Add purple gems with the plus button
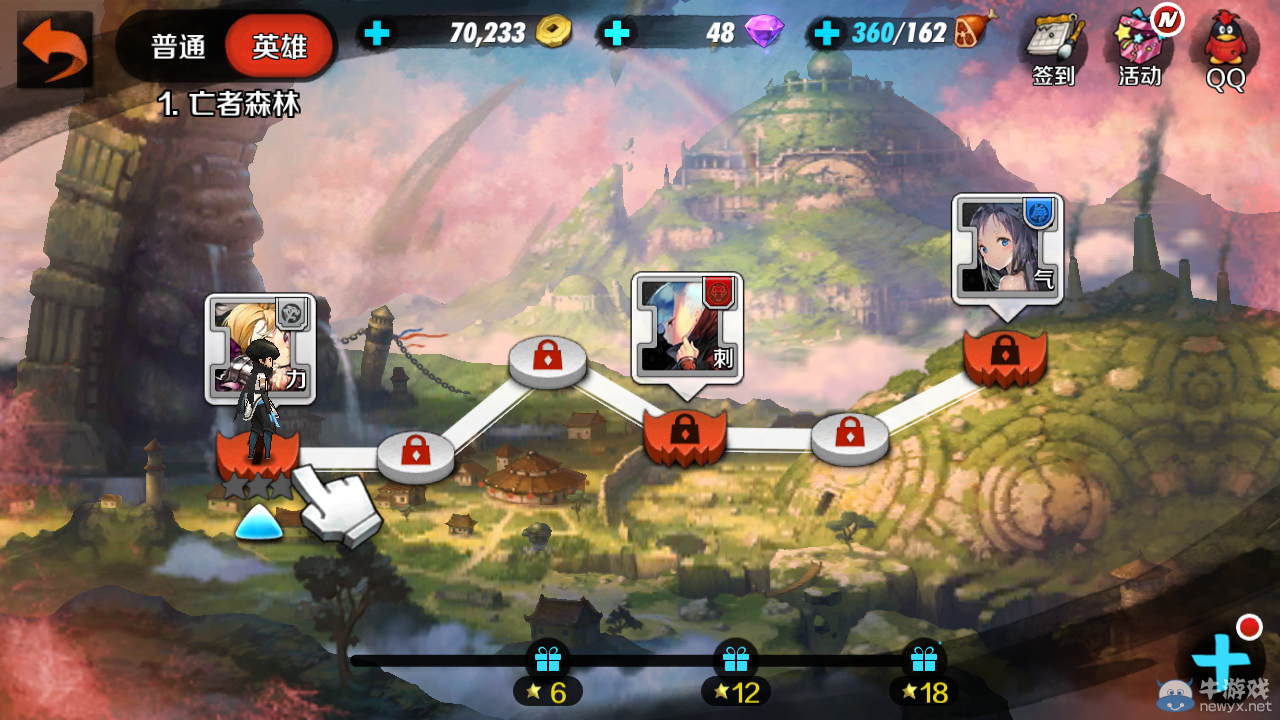 point(618,34)
